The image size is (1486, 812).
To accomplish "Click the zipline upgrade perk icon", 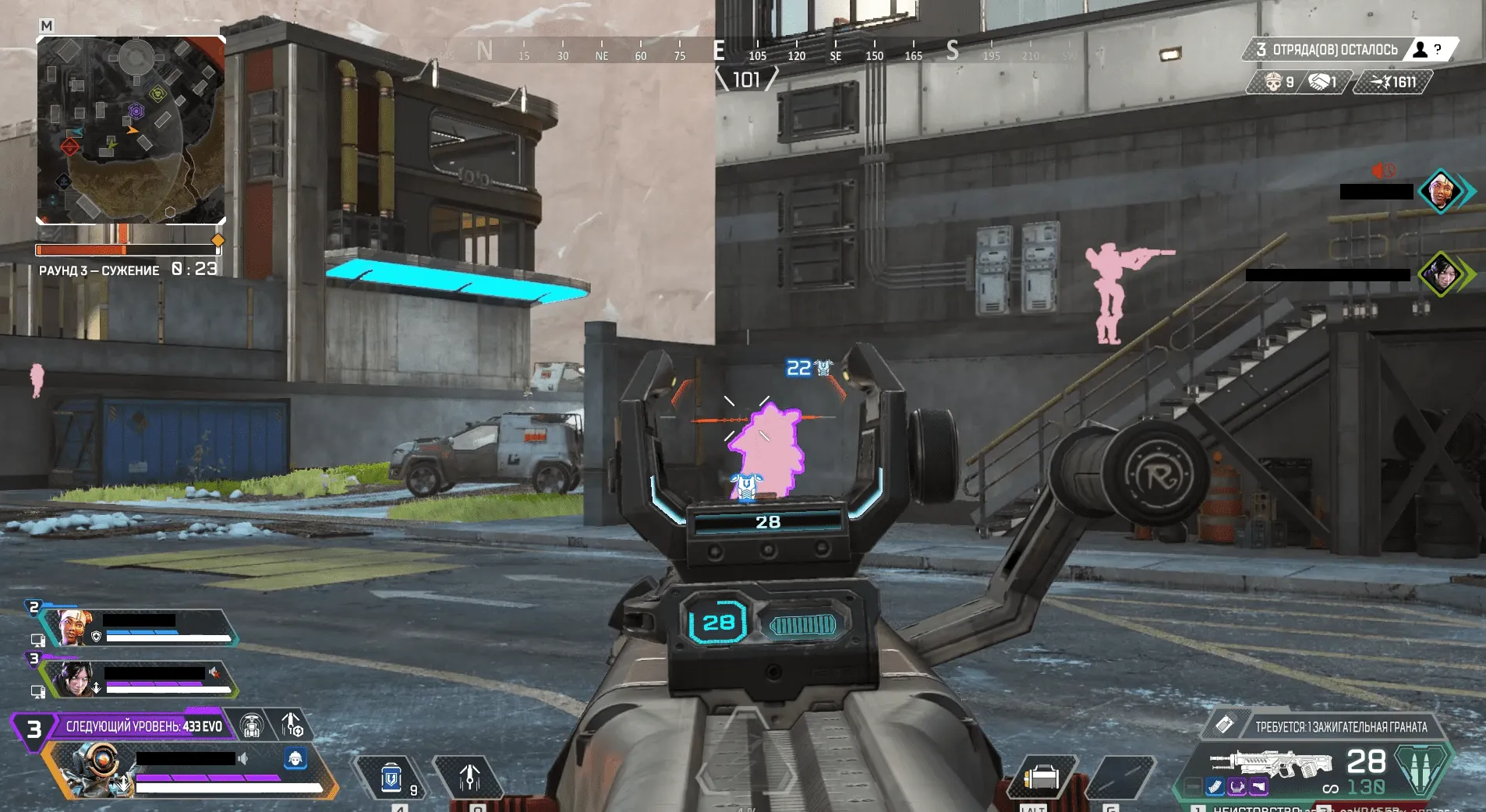I will [251, 726].
